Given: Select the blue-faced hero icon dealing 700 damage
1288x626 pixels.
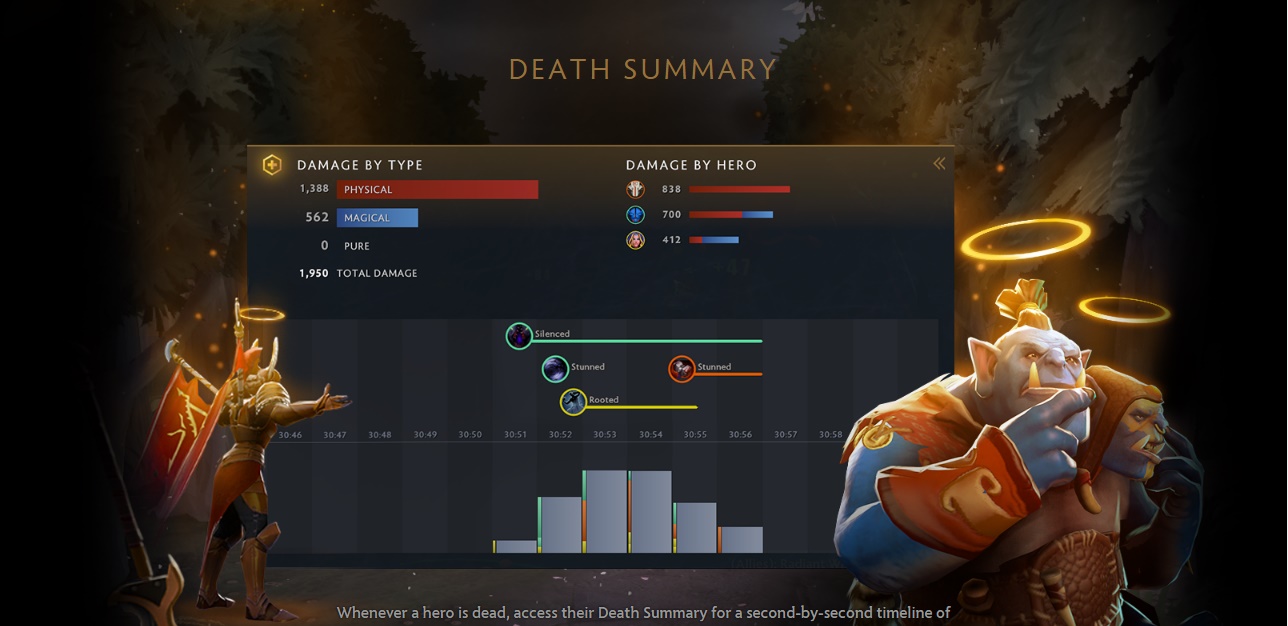Looking at the screenshot, I should pyautogui.click(x=635, y=215).
